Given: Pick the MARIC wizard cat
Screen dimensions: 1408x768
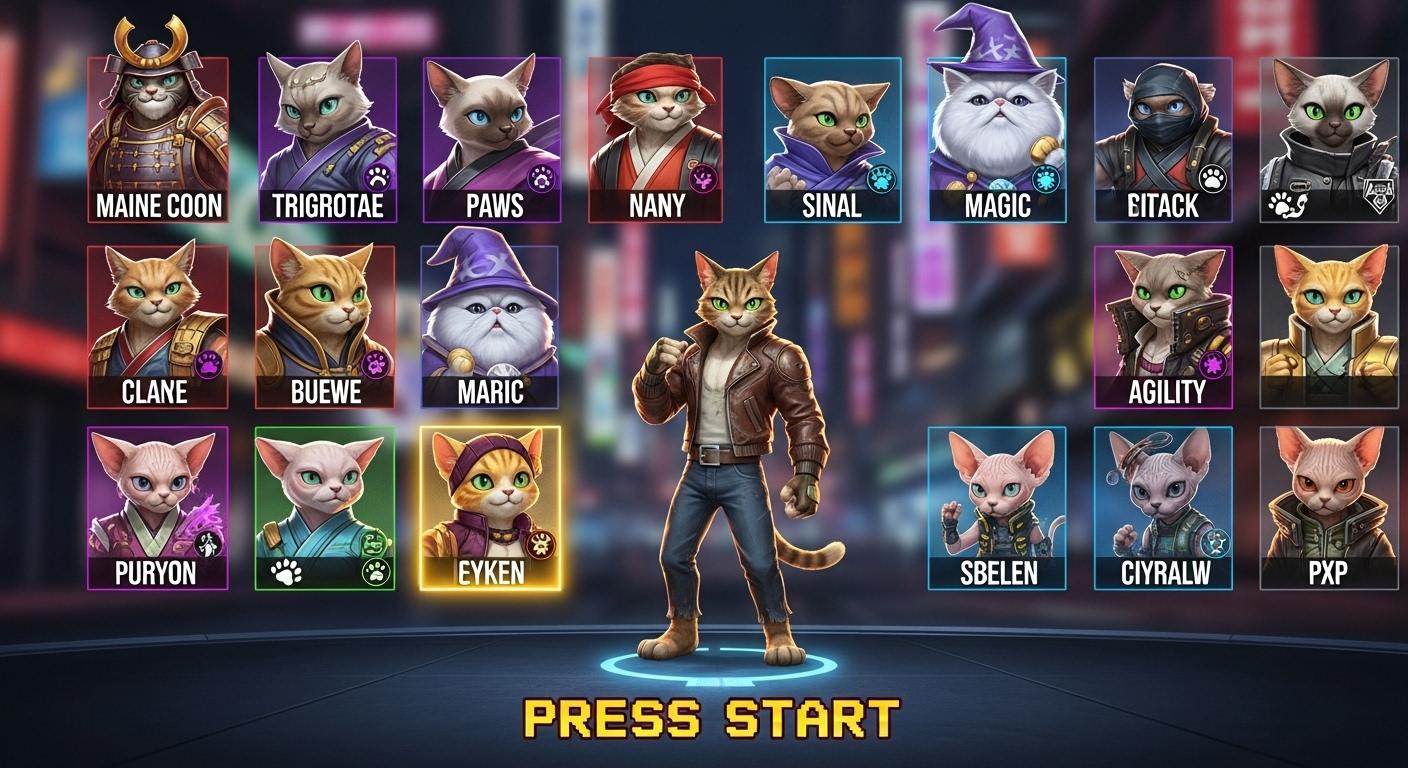Looking at the screenshot, I should pos(490,325).
